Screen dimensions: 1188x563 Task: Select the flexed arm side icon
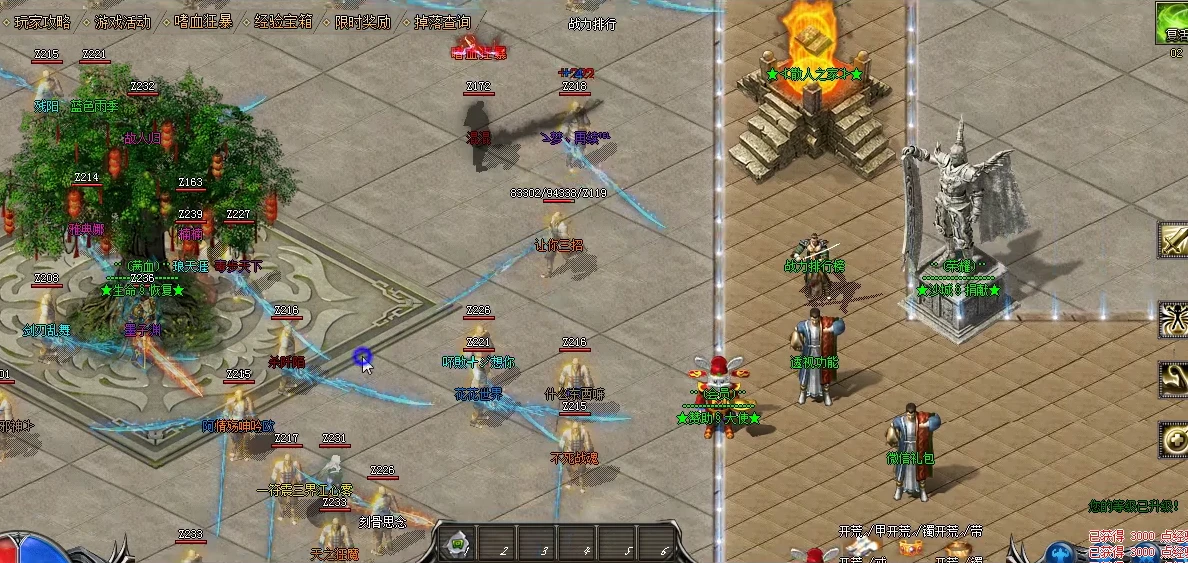(1174, 379)
